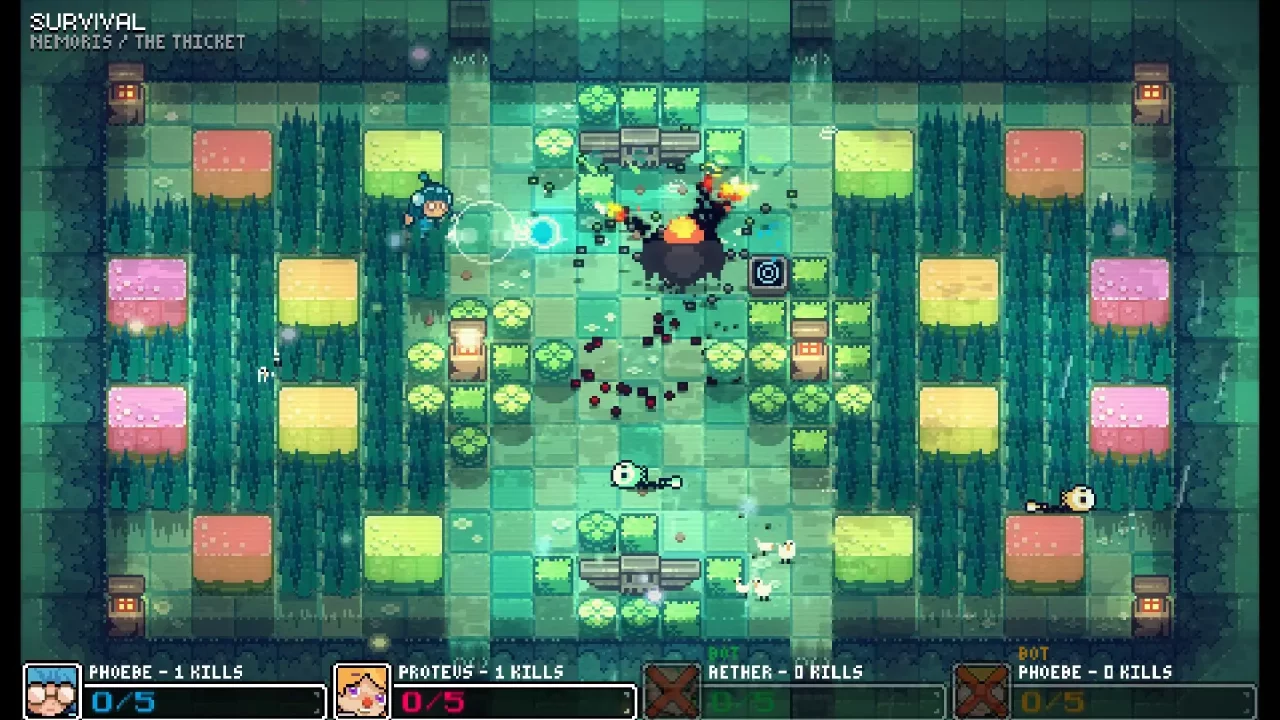Select the blue-haired character sprite in the arena
The width and height of the screenshot is (1280, 720).
tap(432, 207)
